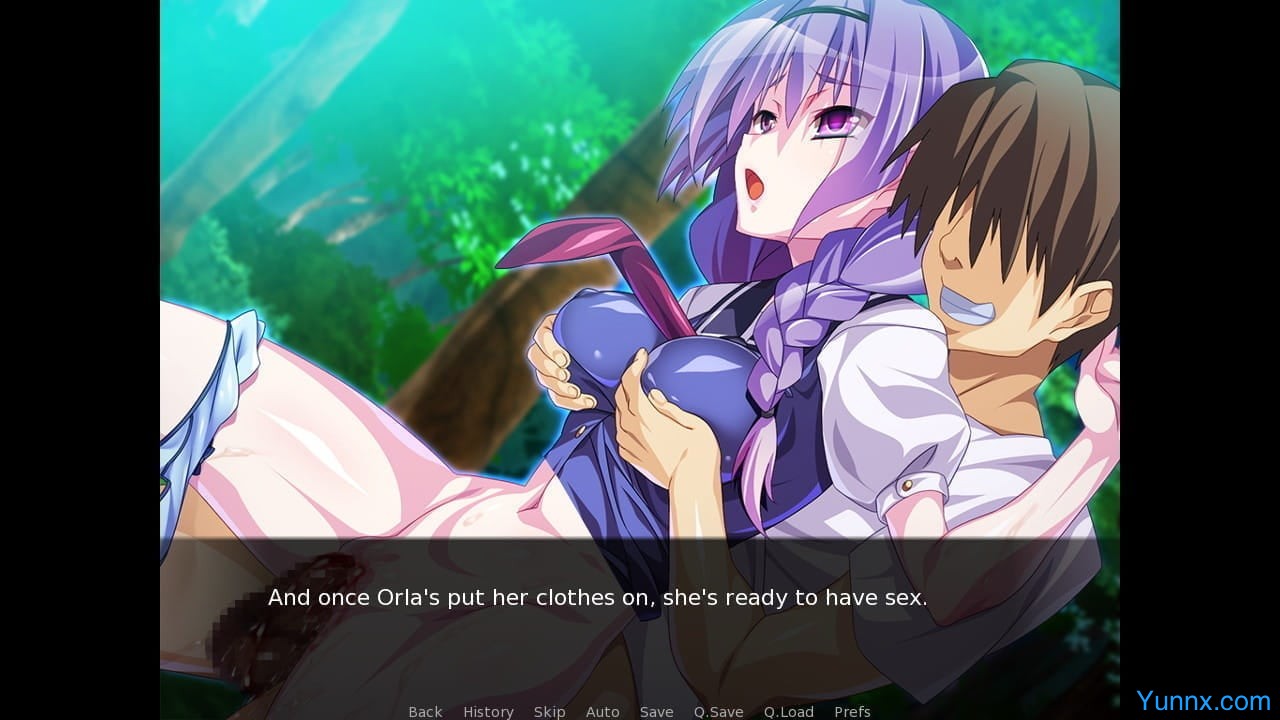1280x720 pixels.
Task: Quick save with Q.Save
Action: tap(718, 711)
